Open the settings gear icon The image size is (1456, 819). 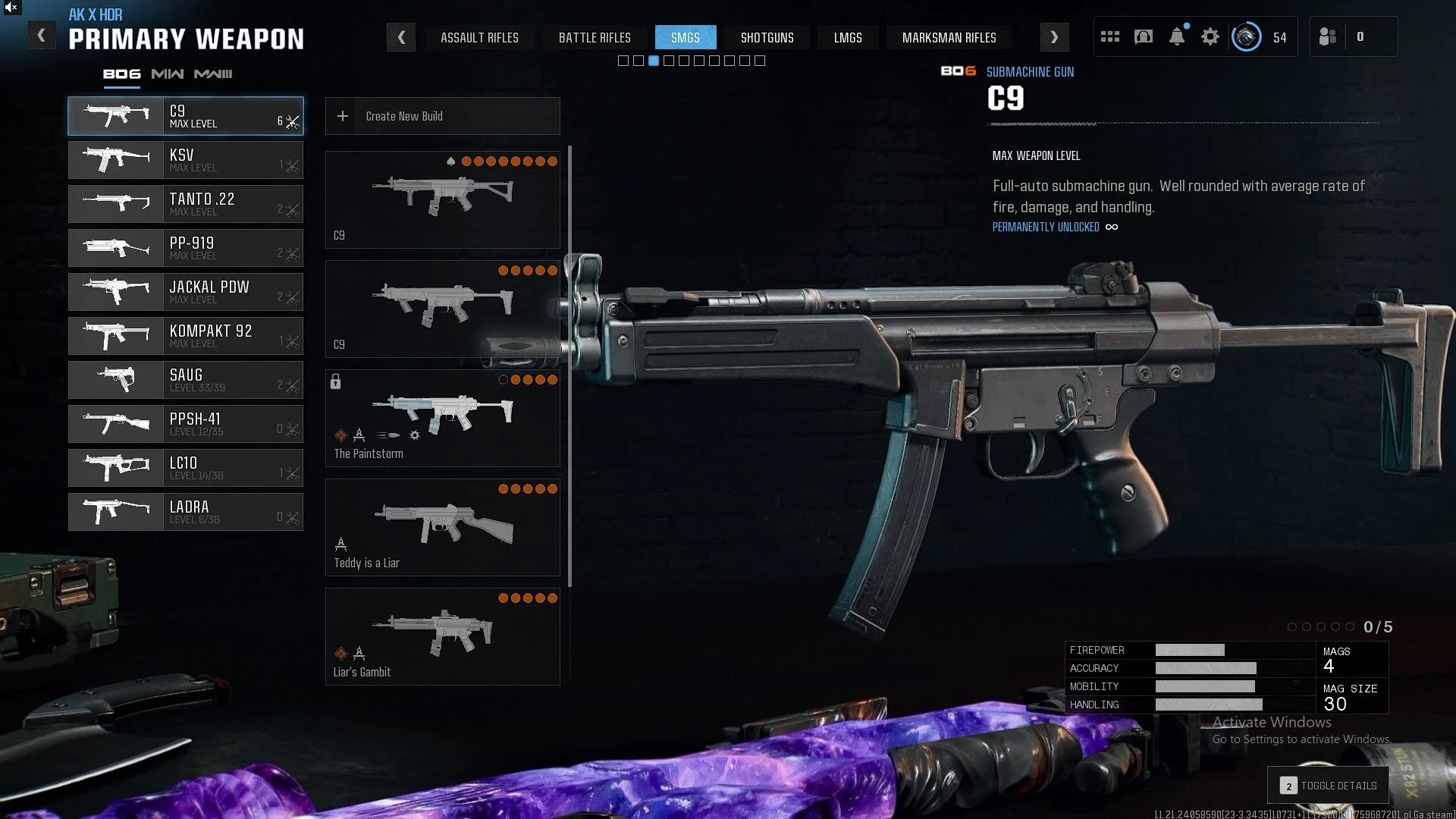click(x=1210, y=36)
